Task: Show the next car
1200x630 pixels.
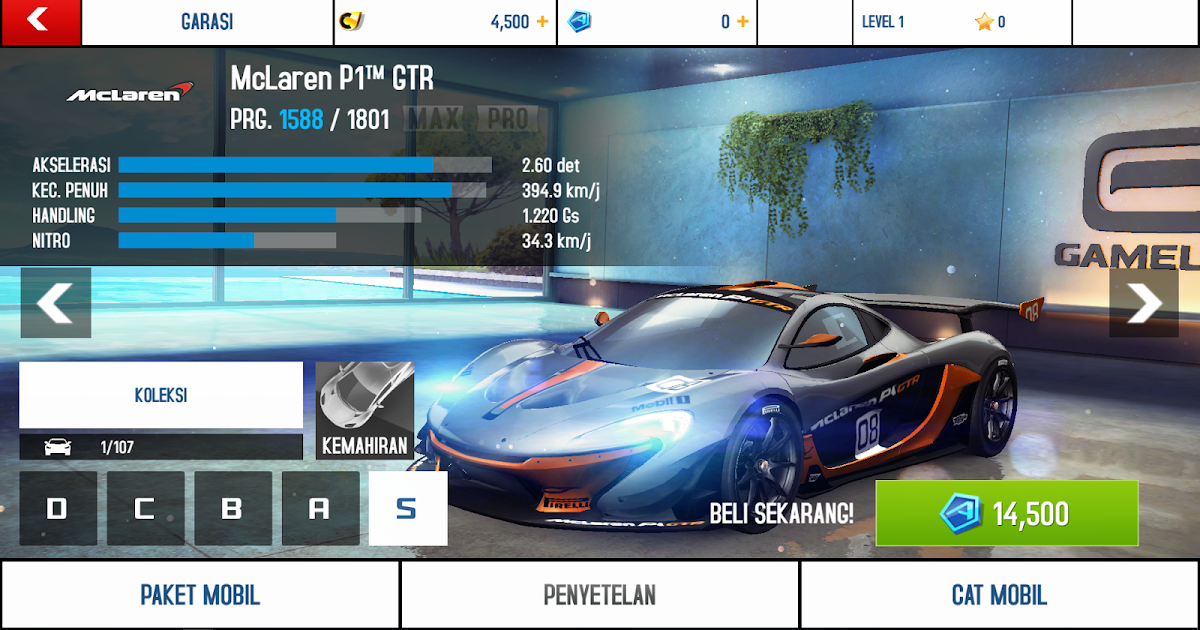Action: (x=1143, y=303)
